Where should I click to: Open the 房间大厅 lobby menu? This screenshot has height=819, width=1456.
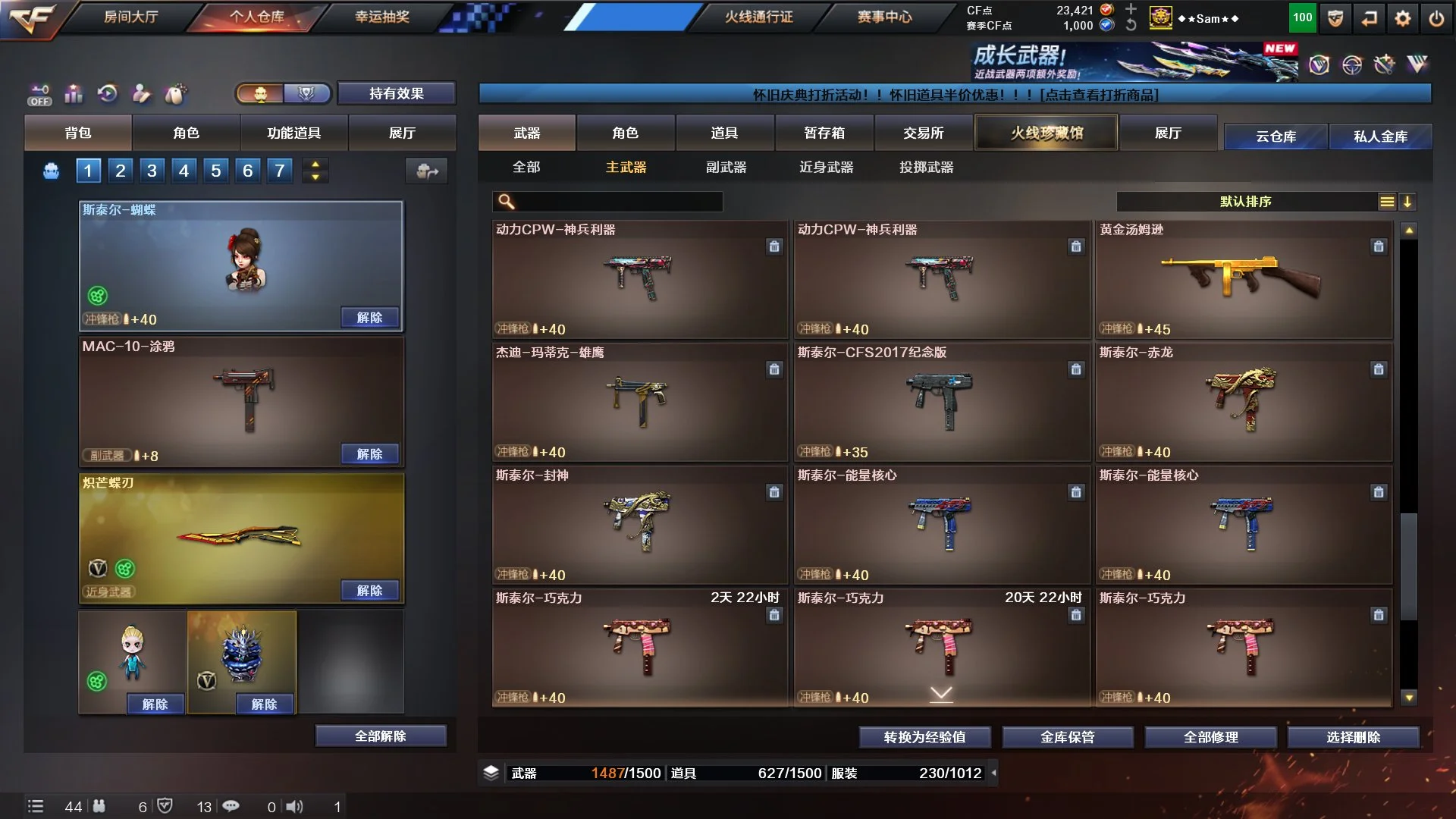coord(130,17)
